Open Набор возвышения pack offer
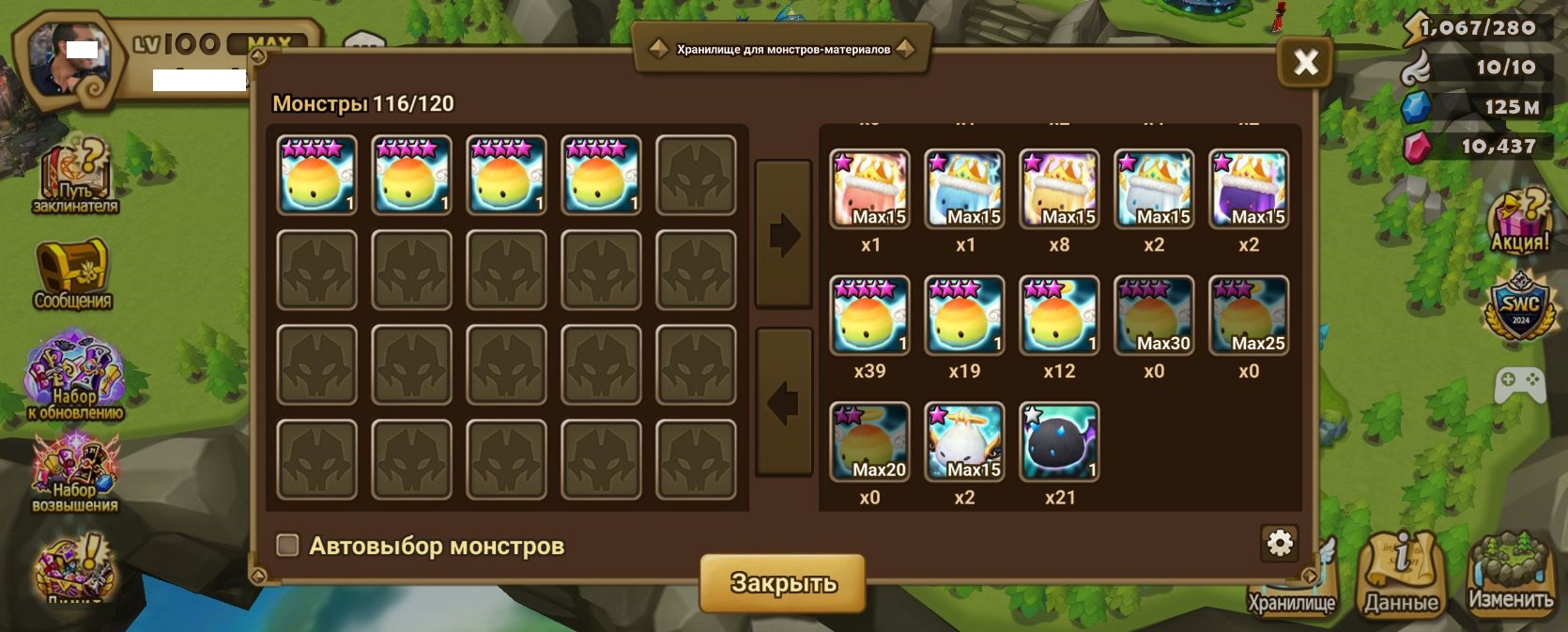 (x=74, y=473)
